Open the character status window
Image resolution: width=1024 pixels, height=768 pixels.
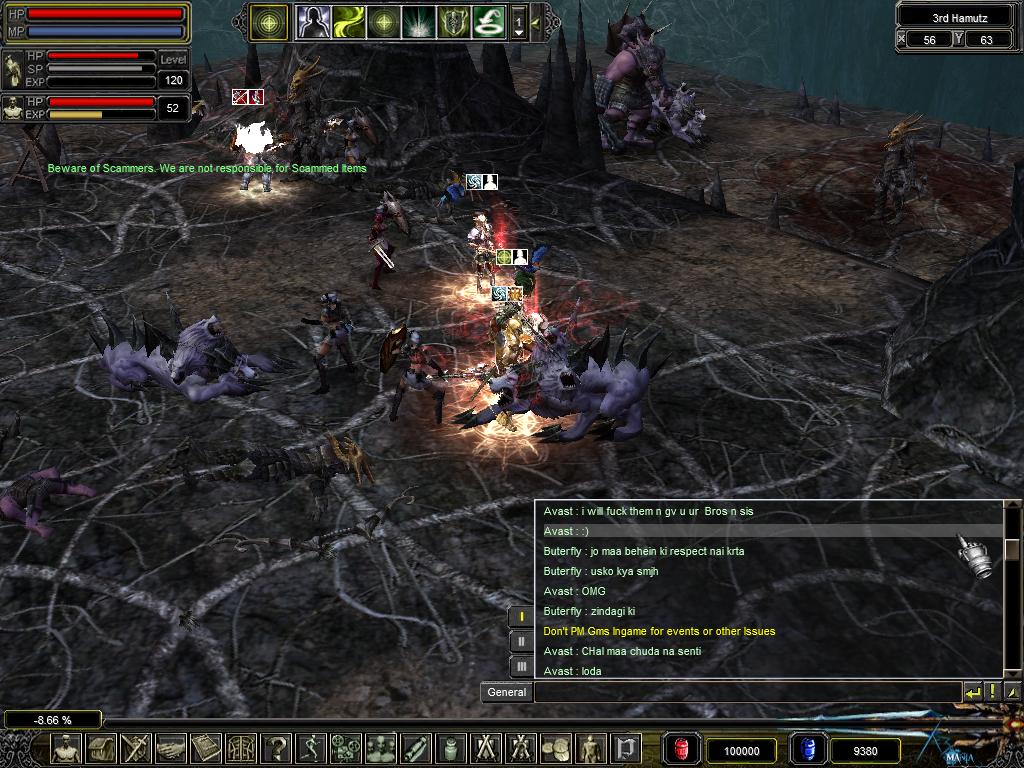66,748
